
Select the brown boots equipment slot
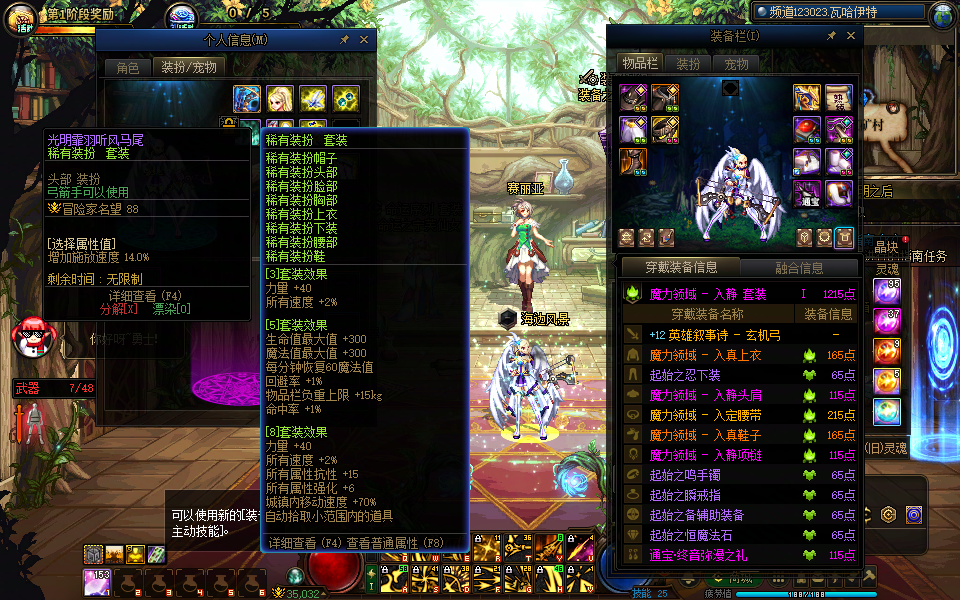633,161
